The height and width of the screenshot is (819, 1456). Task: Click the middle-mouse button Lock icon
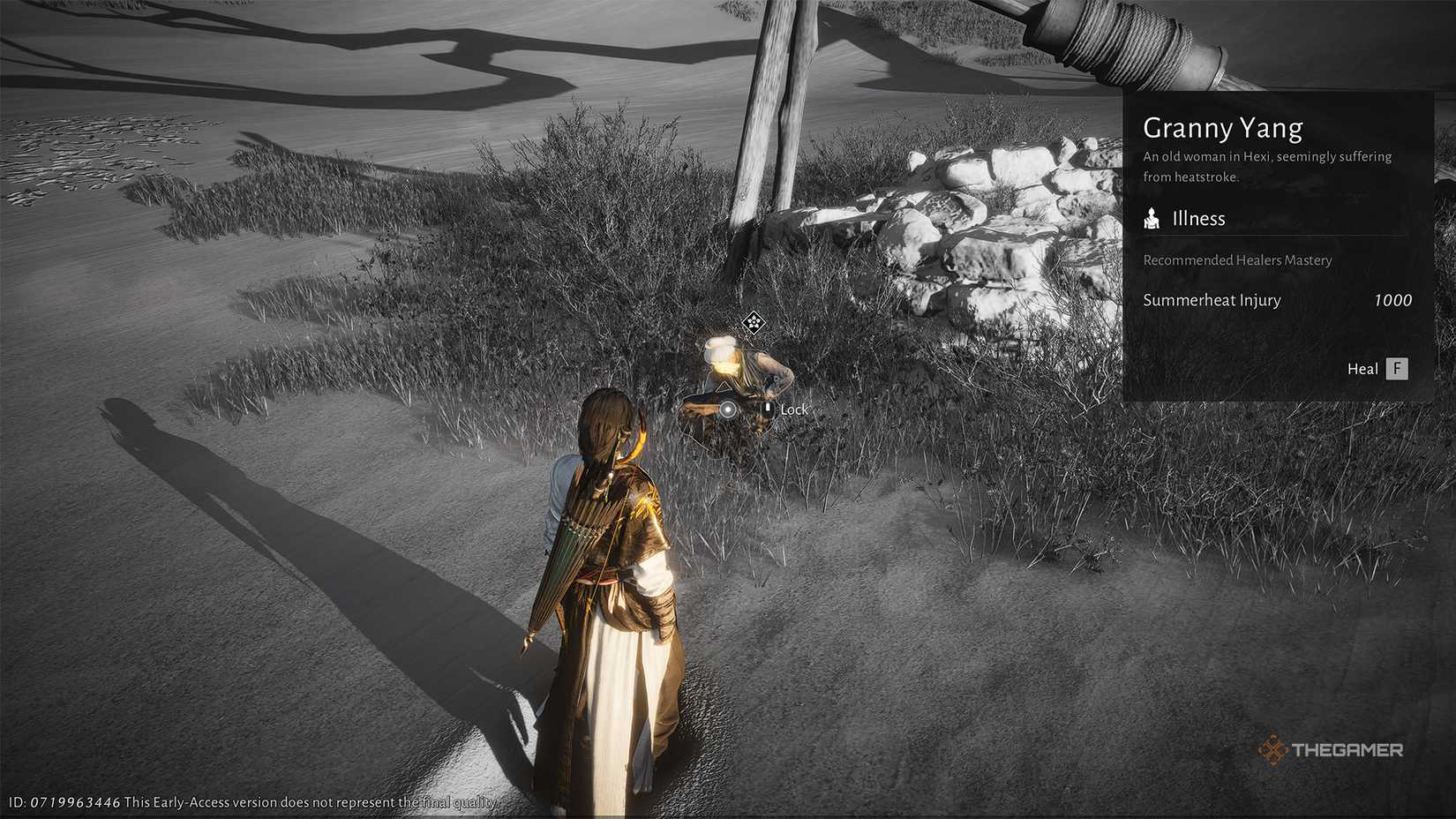768,409
